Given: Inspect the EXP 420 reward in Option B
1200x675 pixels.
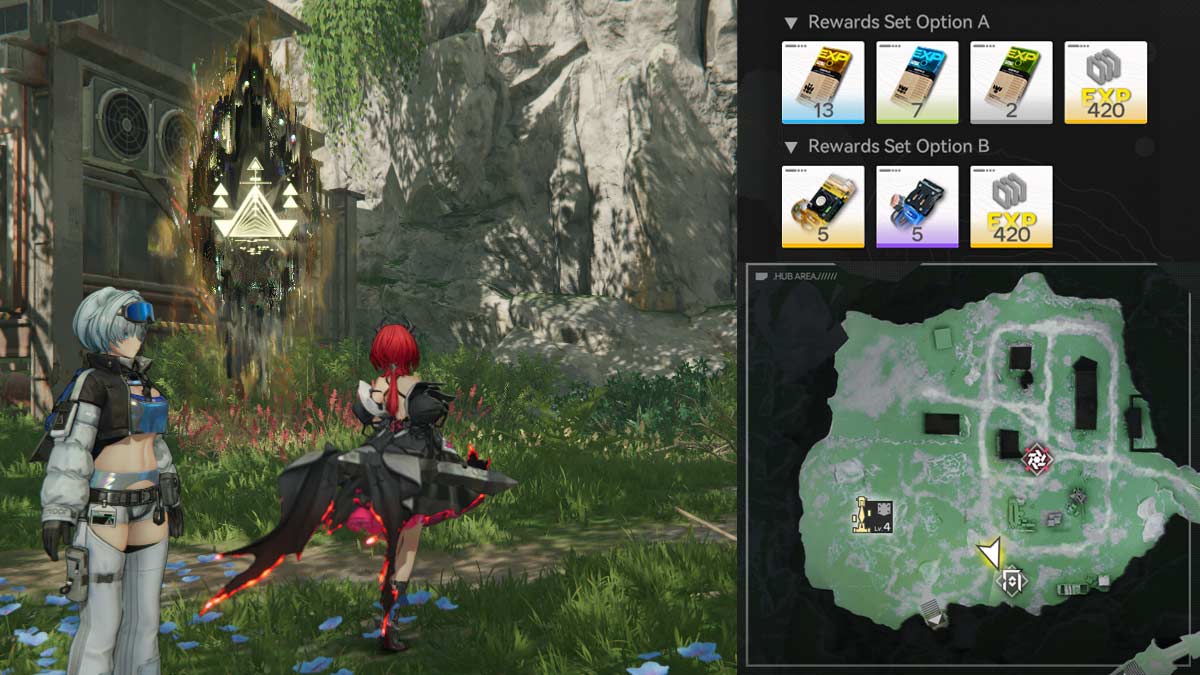Looking at the screenshot, I should pos(1011,206).
